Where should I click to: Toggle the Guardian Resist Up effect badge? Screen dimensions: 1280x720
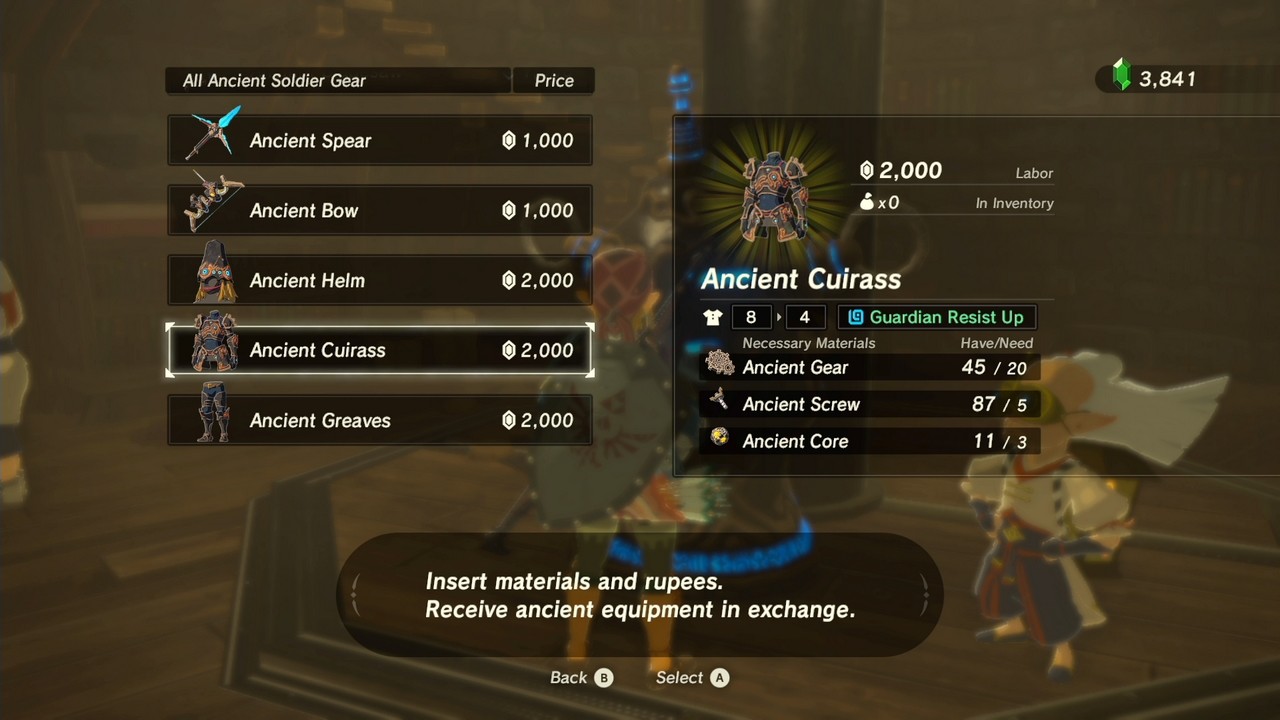936,317
